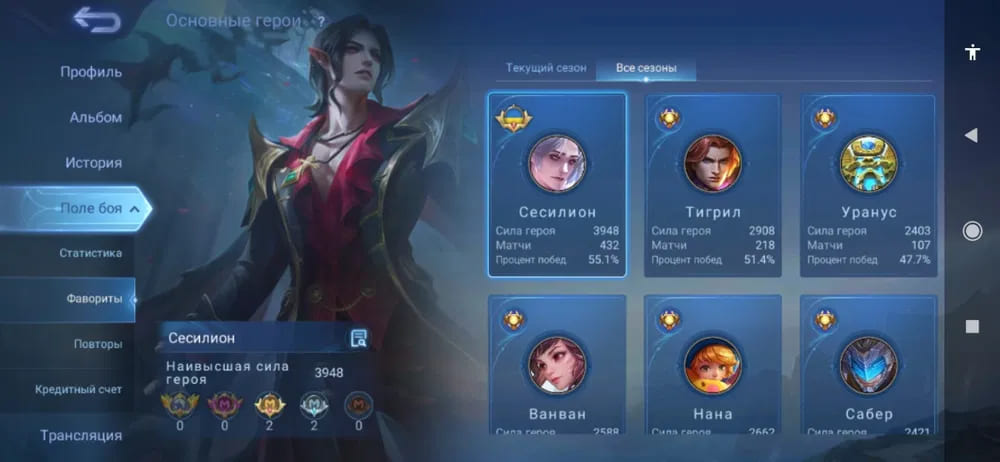
Task: Open the Трансляция menu entry
Action: point(81,435)
